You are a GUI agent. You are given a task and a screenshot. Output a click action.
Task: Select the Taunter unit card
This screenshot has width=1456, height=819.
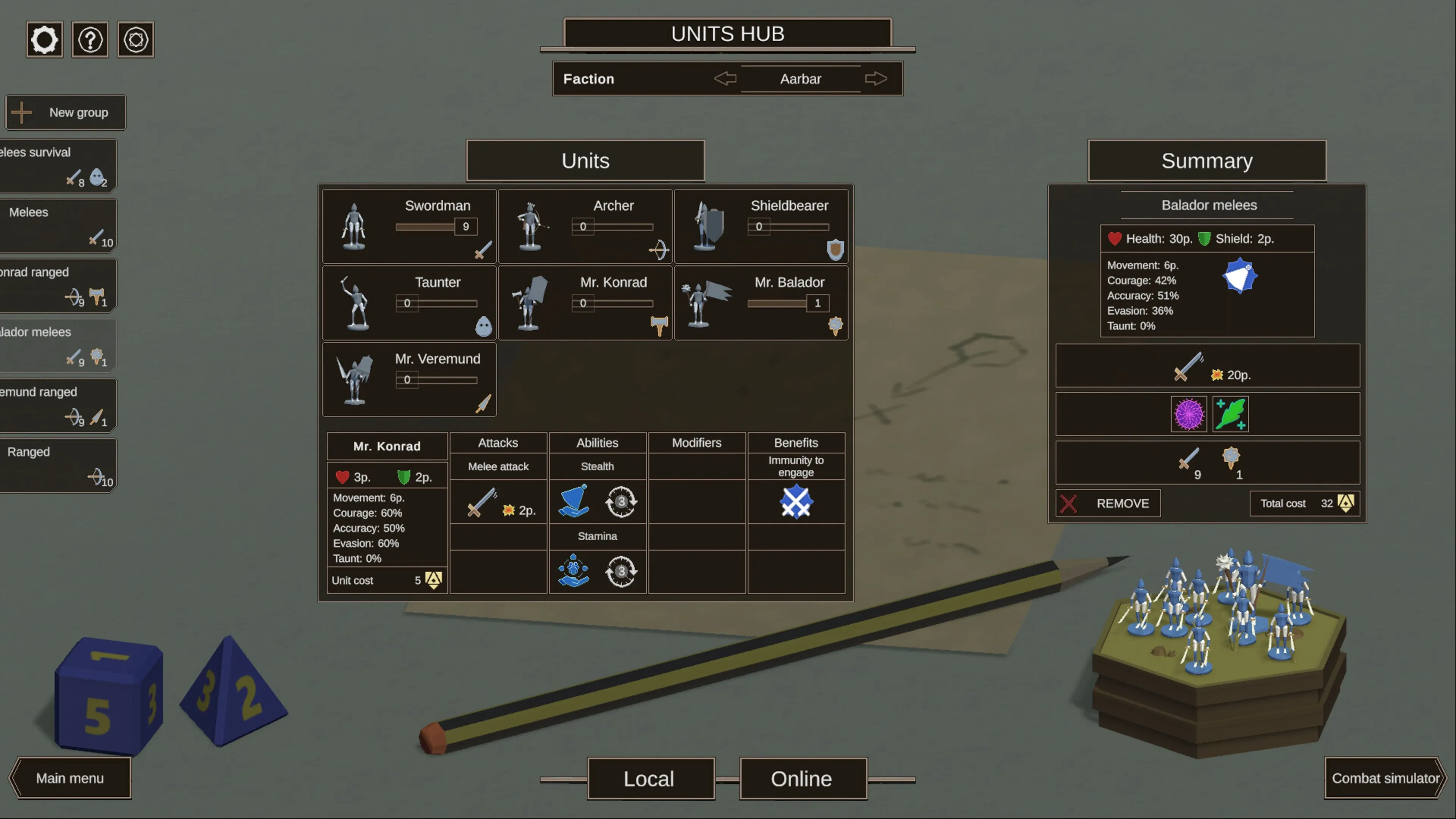[x=409, y=303]
